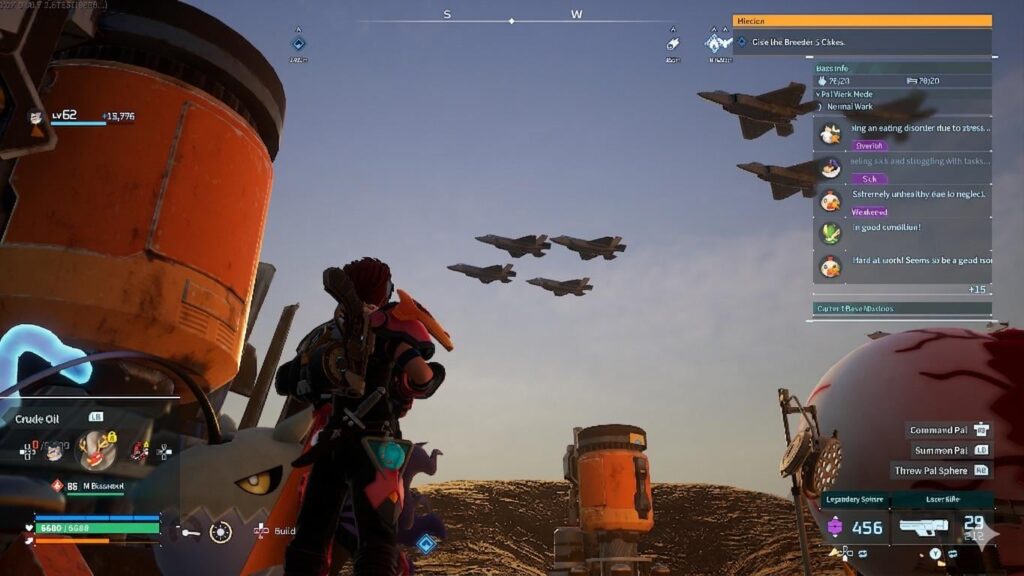The height and width of the screenshot is (576, 1024).
Task: Select the Legendary Sphere slot
Action: pyautogui.click(x=855, y=527)
